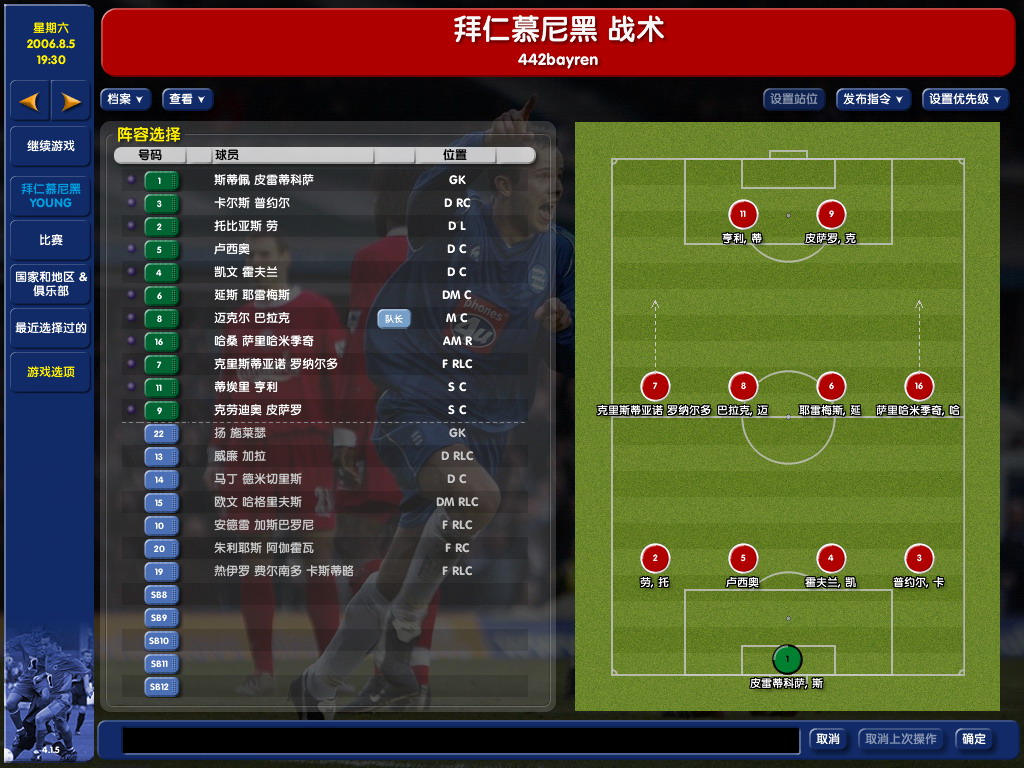1024x768 pixels.
Task: Open the 档案 dropdown
Action: point(125,99)
